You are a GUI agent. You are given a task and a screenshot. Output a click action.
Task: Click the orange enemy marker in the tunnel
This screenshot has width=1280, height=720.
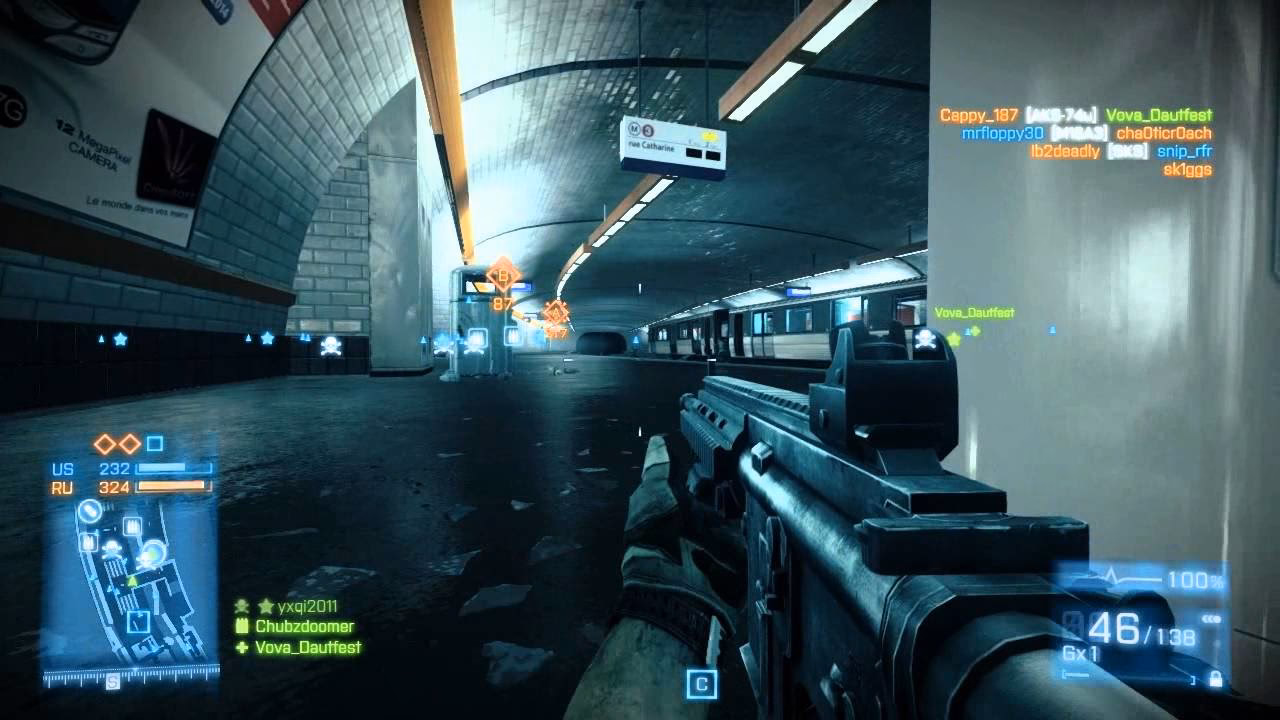tap(555, 313)
